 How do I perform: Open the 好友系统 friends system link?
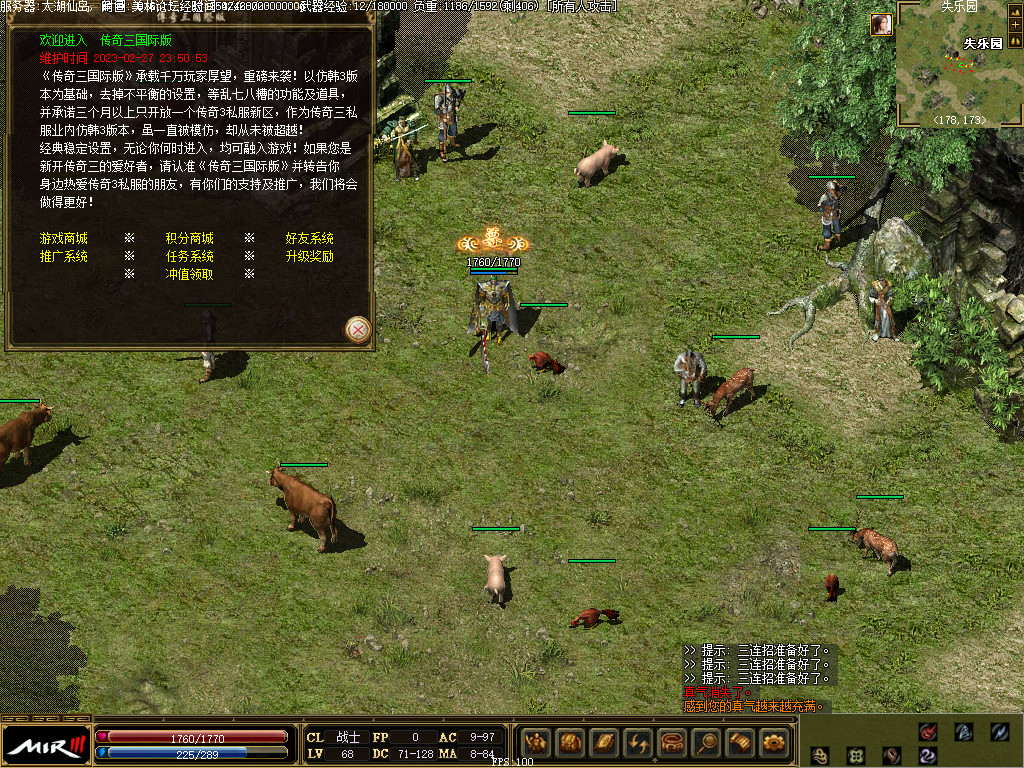(x=310, y=239)
